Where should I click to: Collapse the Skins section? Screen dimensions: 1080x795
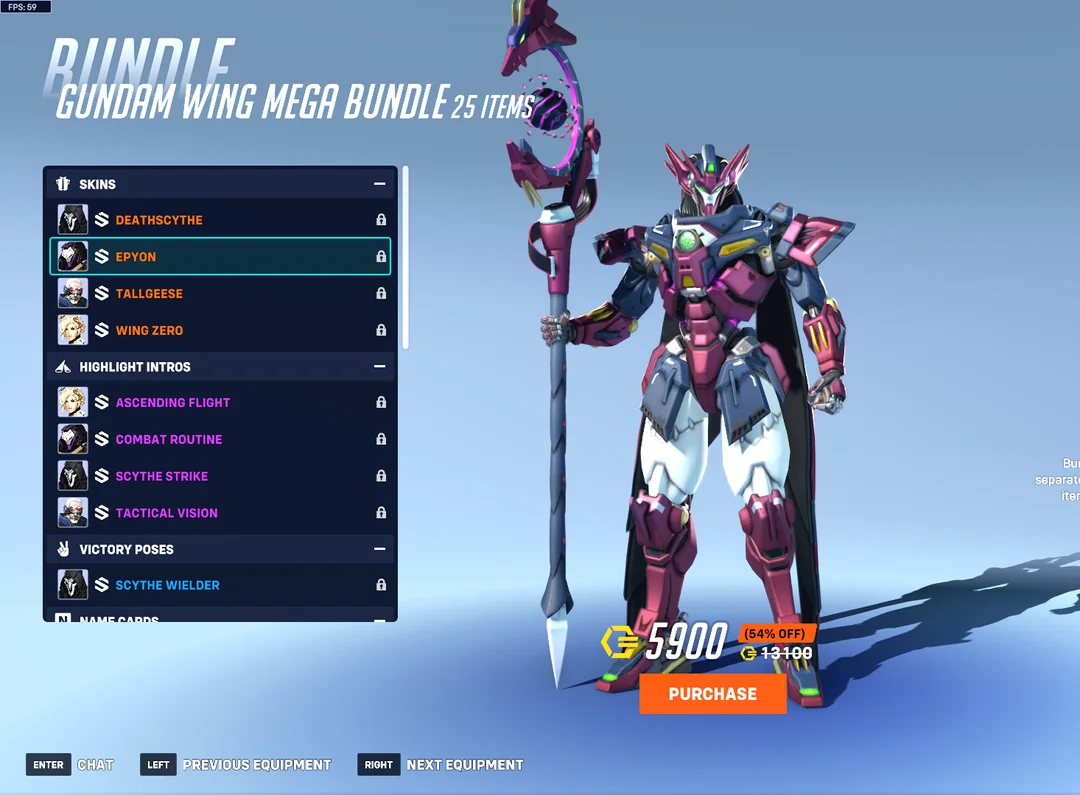click(x=379, y=184)
